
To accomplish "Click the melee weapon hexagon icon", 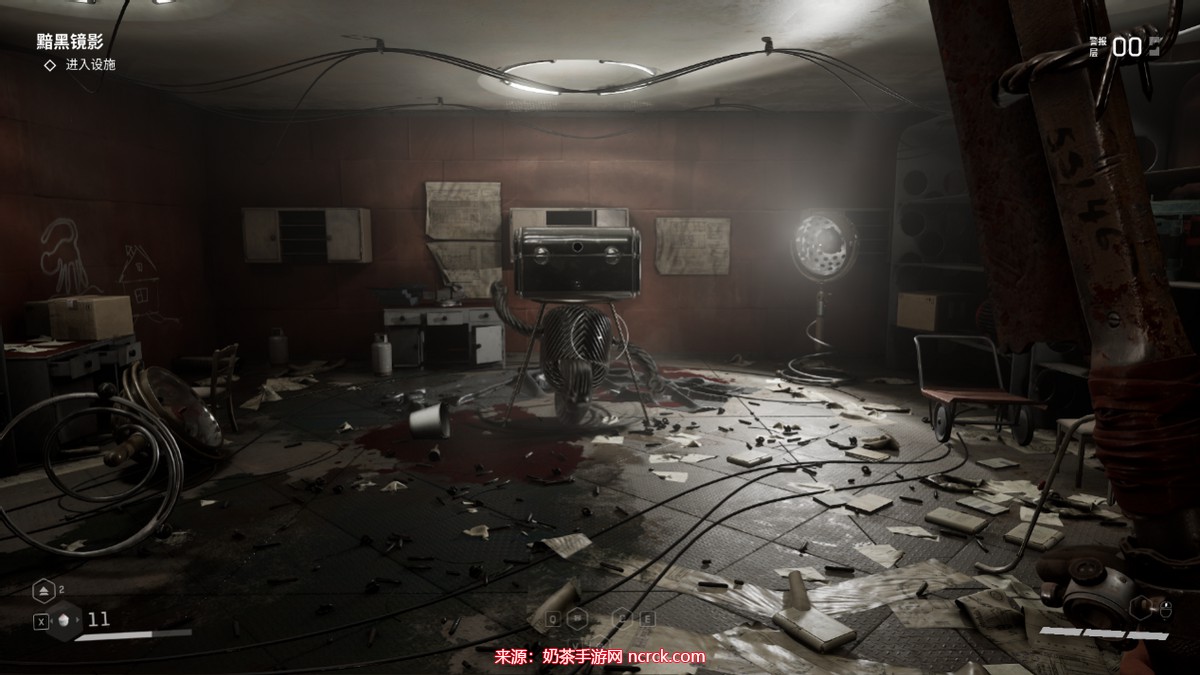I will pos(1140,606).
